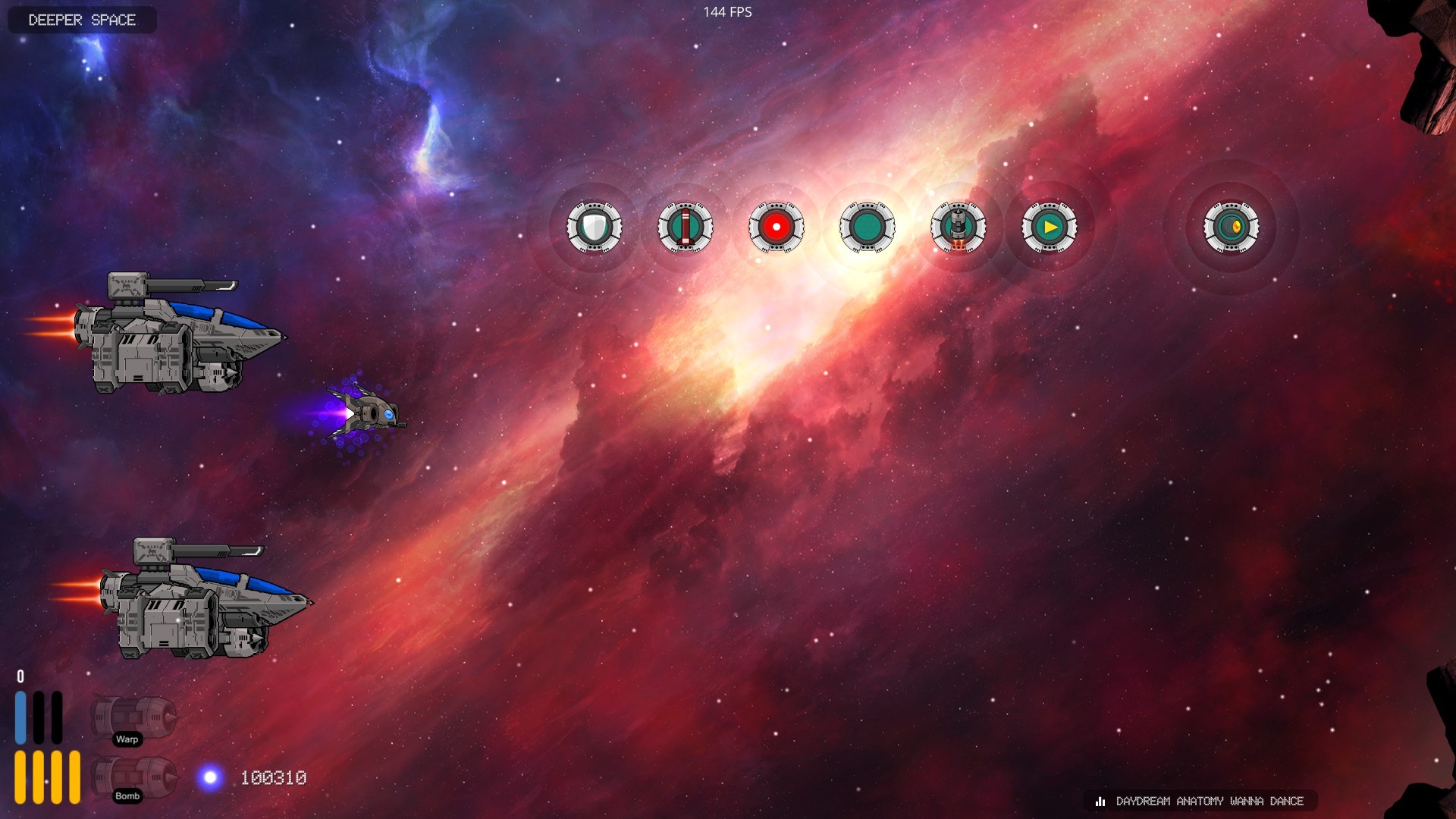Click the score readout 100310
Viewport: 1456px width, 819px height.
(273, 777)
